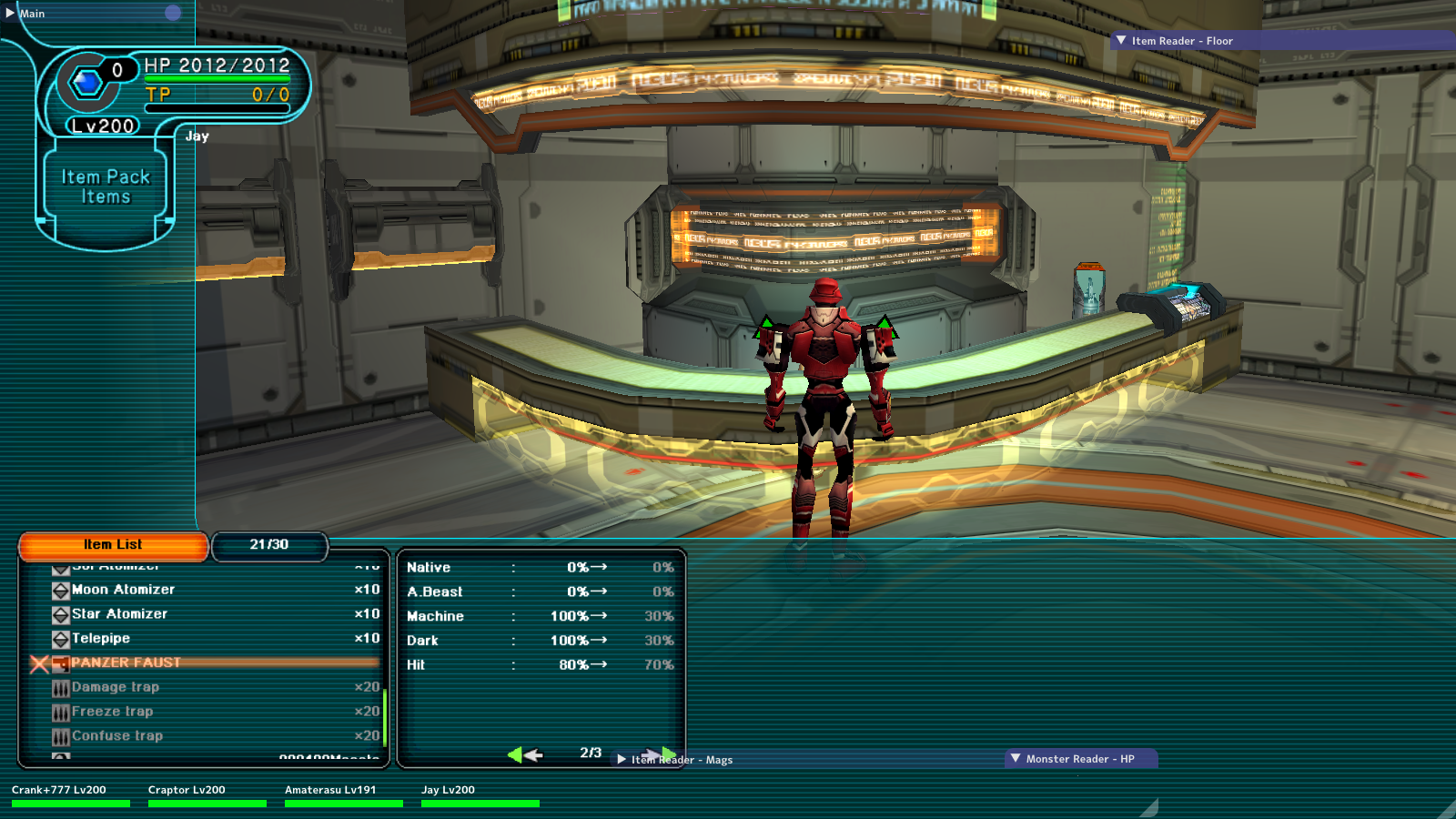Pick the Freeze trap item
The height and width of the screenshot is (819, 1456).
[112, 712]
